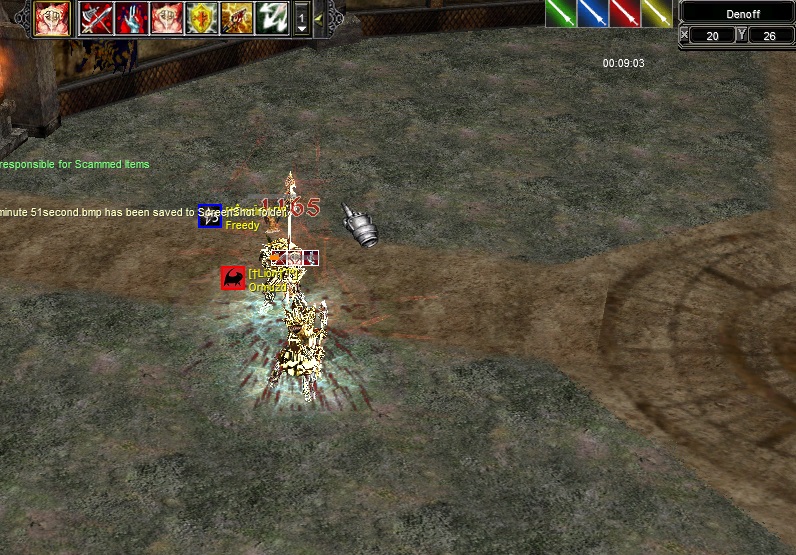This screenshot has height=555, width=796.
Task: Select Freedy's blue guild emblem
Action: pyautogui.click(x=210, y=216)
